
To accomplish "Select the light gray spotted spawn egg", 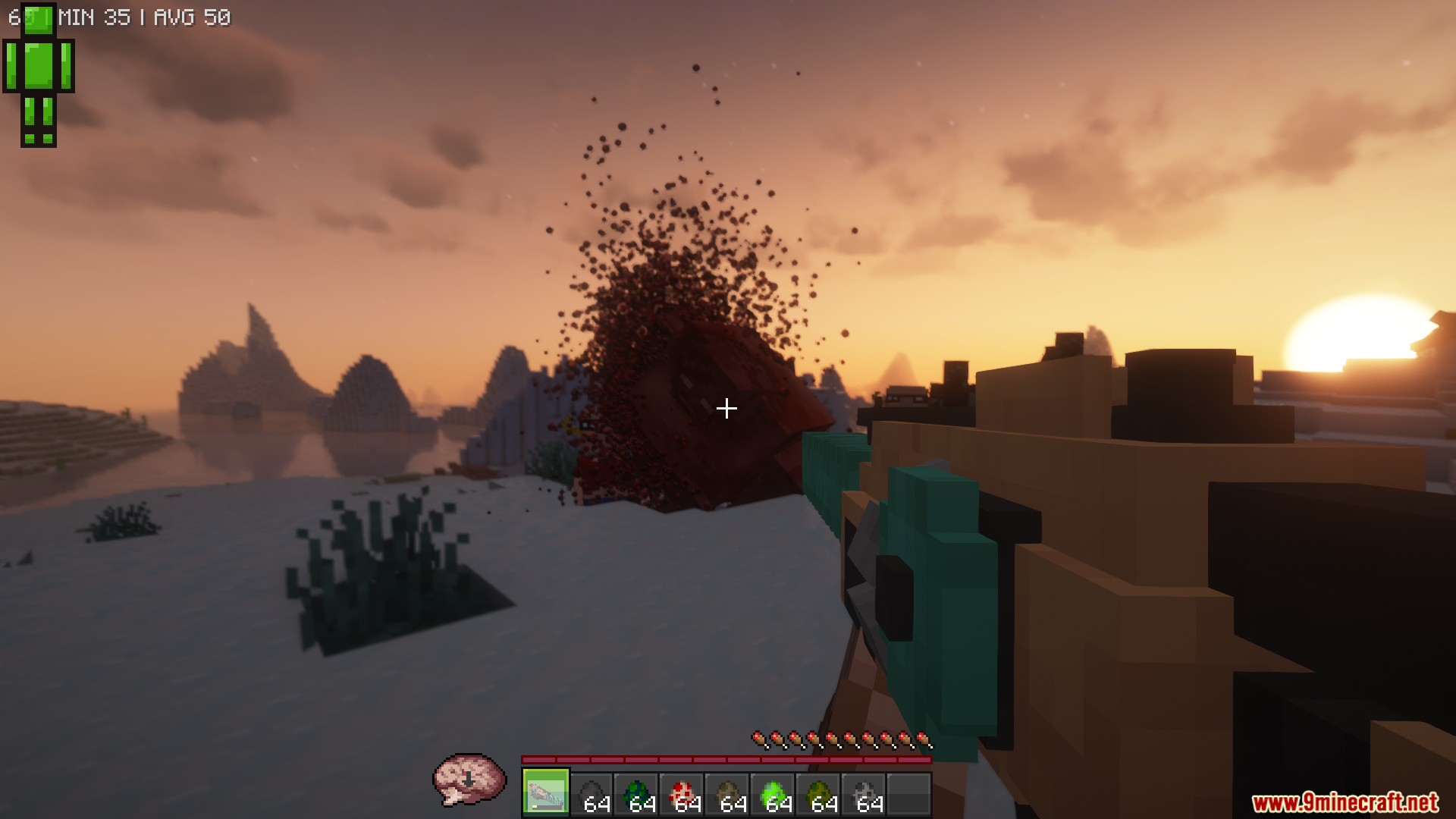I will [864, 794].
